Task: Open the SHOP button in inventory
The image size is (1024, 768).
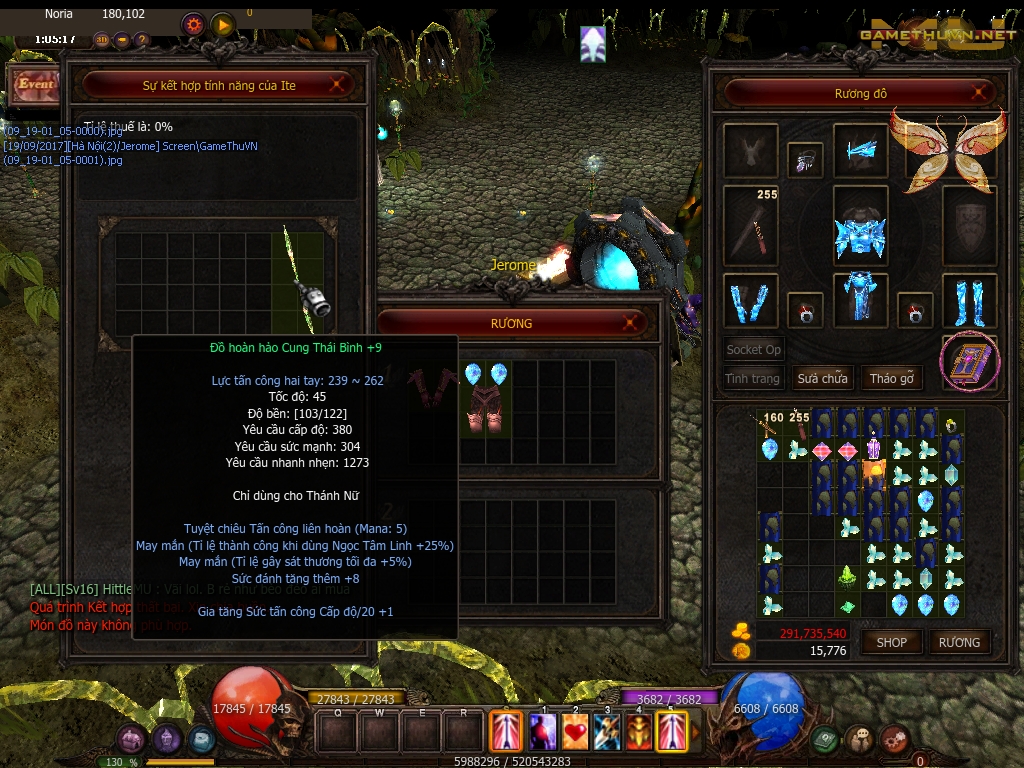Action: 891,642
